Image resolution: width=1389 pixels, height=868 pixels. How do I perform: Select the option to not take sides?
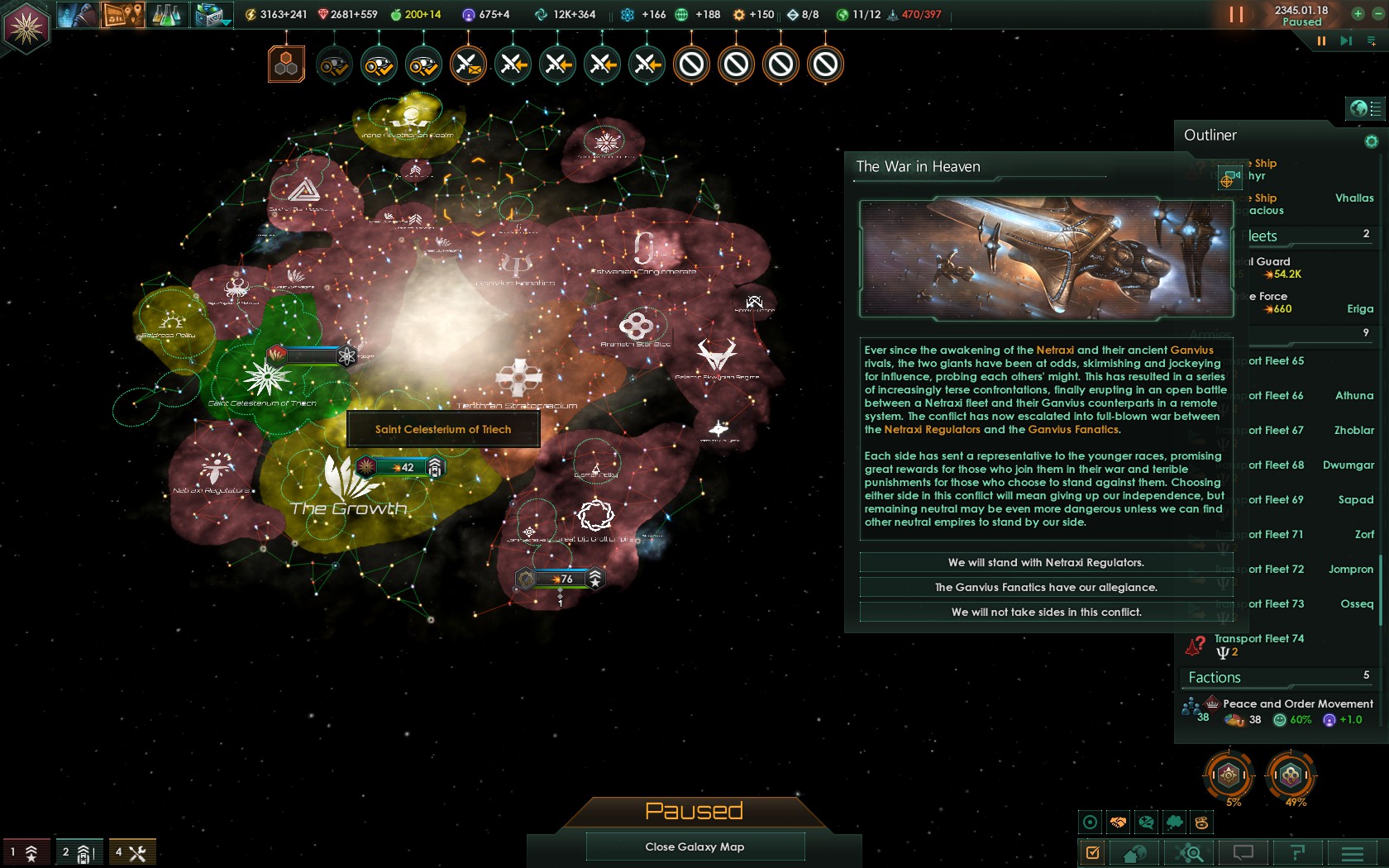coord(1046,613)
